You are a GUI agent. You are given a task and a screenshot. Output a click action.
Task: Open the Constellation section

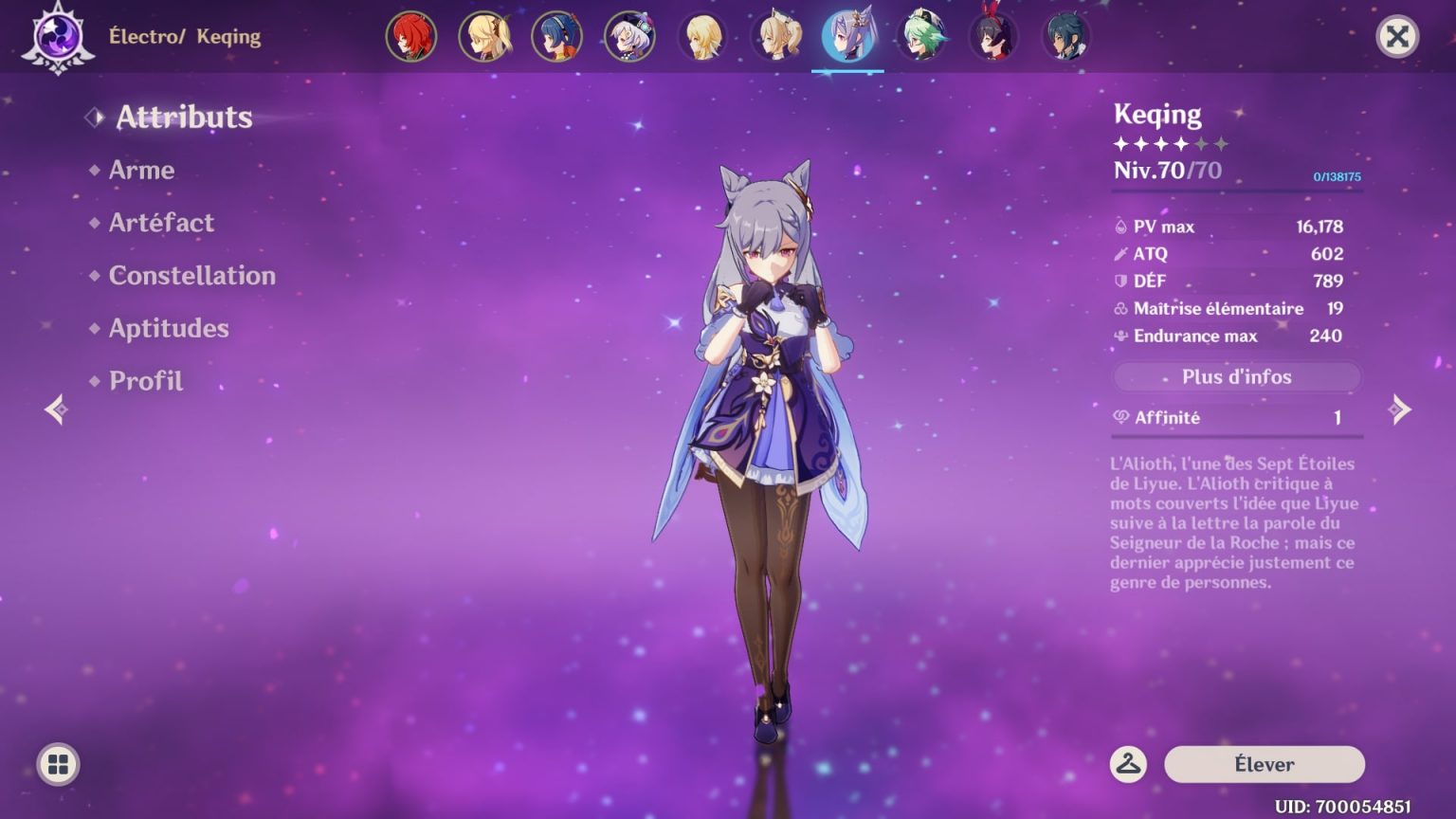pyautogui.click(x=192, y=276)
